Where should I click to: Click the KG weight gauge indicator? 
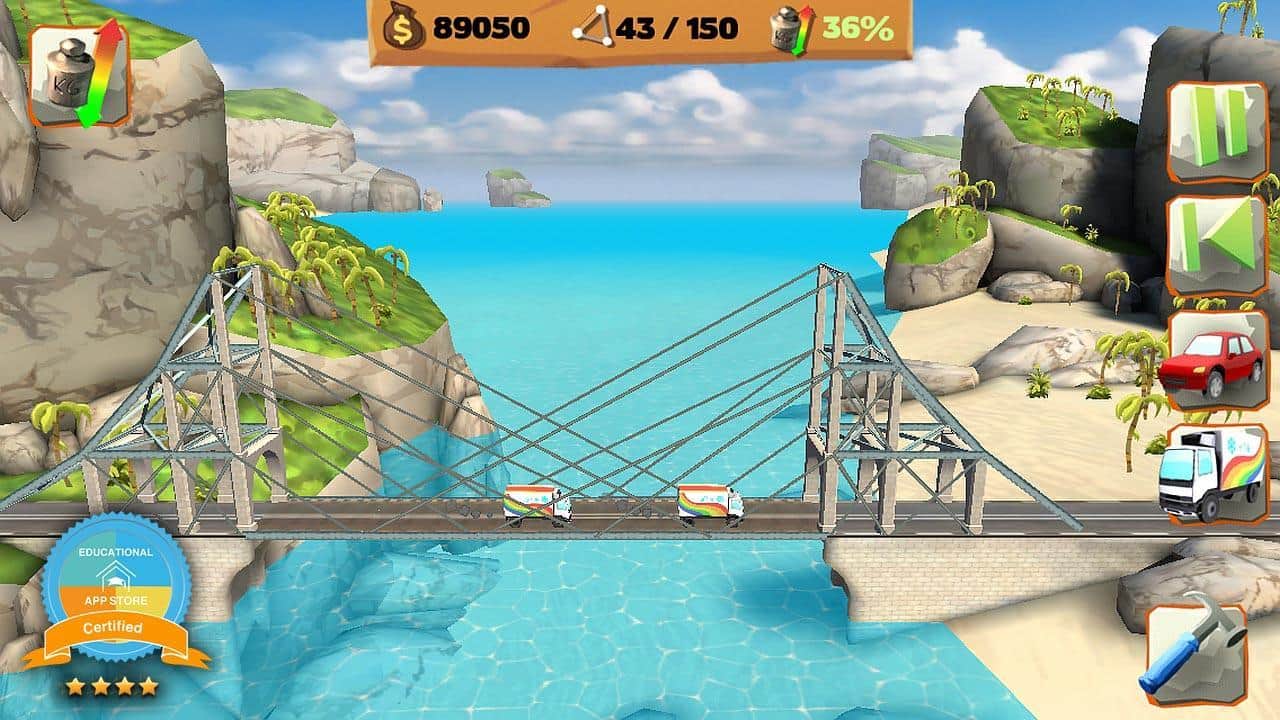pyautogui.click(x=78, y=75)
